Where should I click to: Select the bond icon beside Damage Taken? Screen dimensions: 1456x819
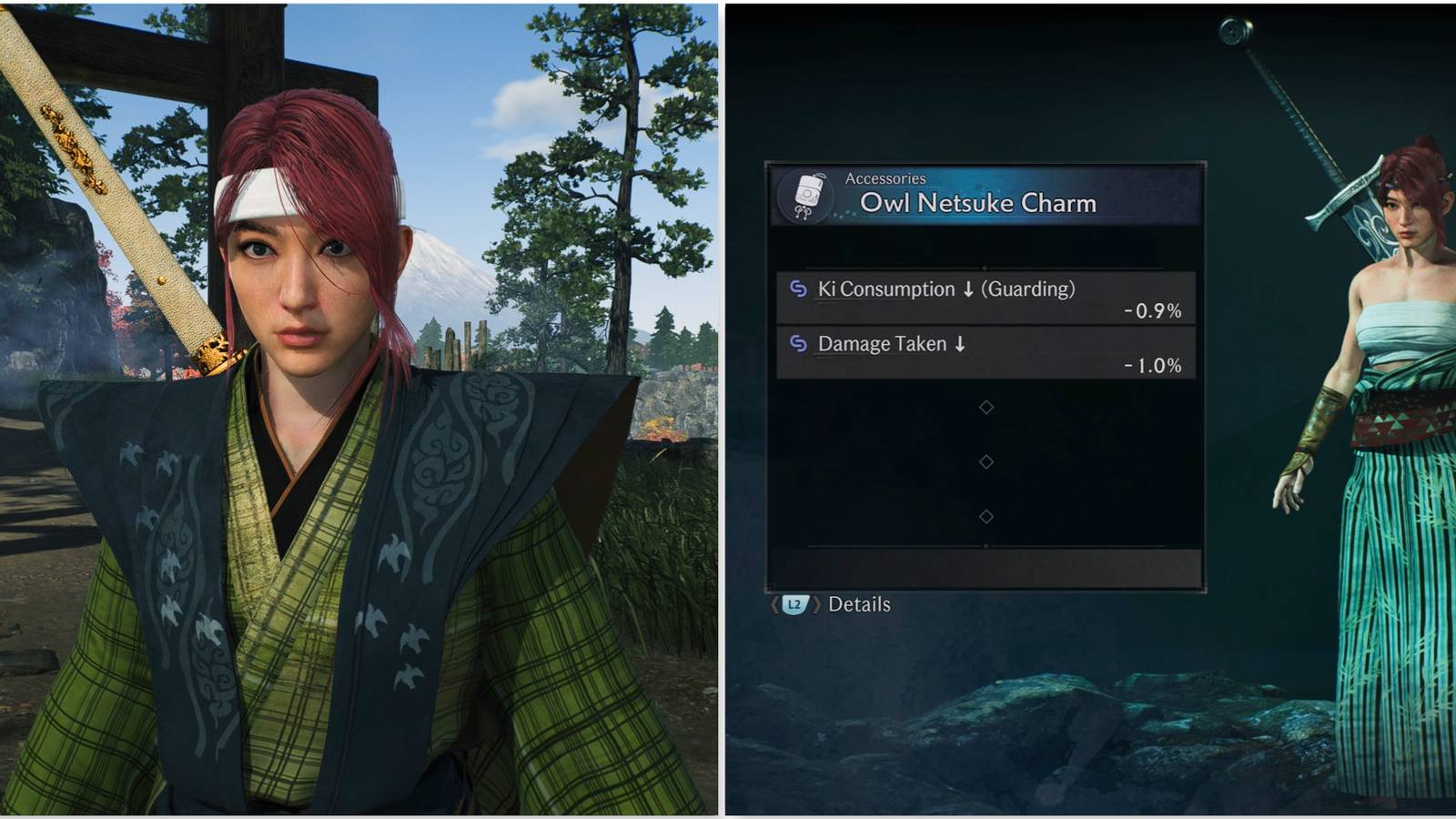tap(797, 344)
